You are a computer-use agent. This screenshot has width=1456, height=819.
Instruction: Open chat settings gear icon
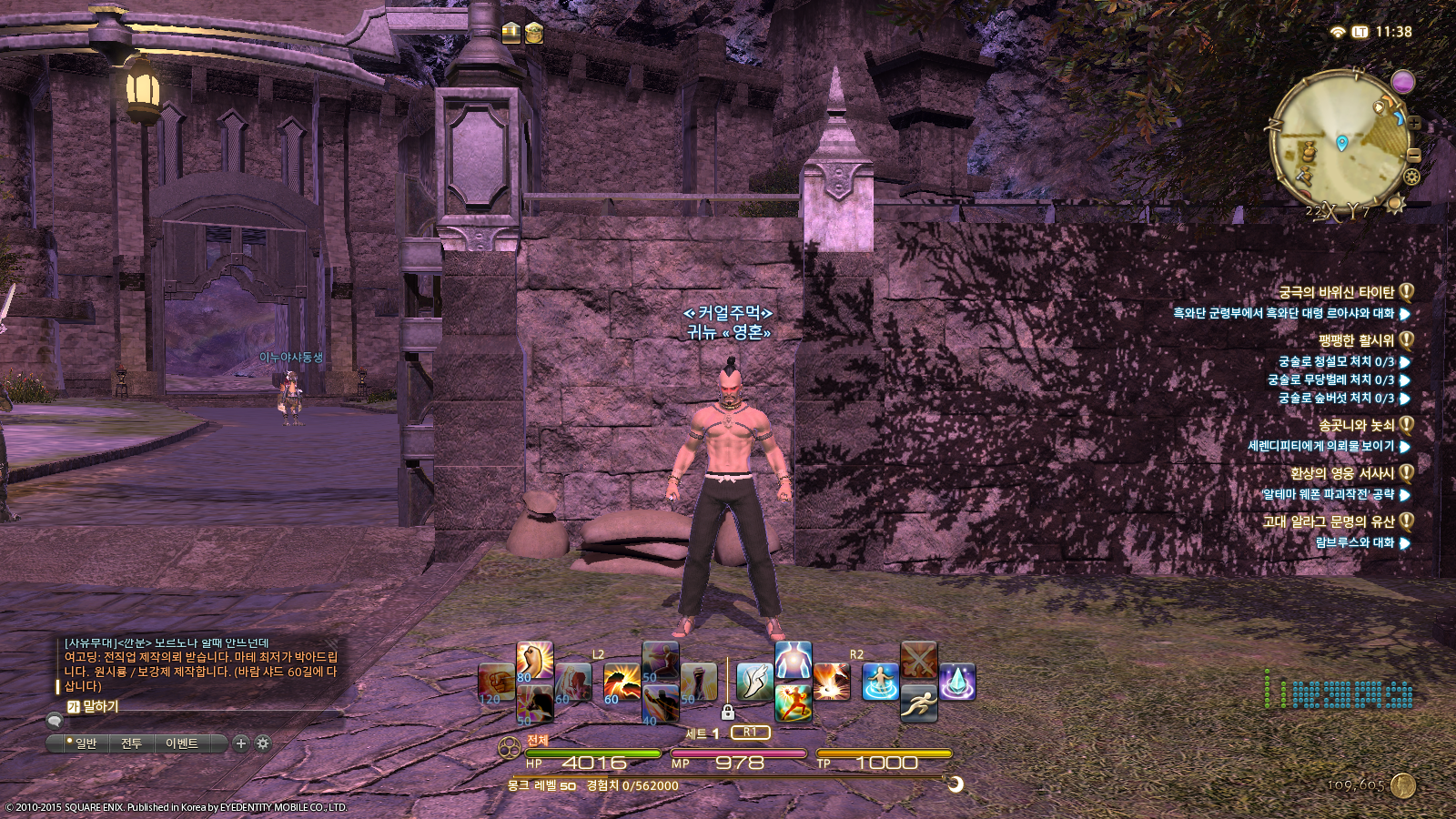(x=263, y=743)
